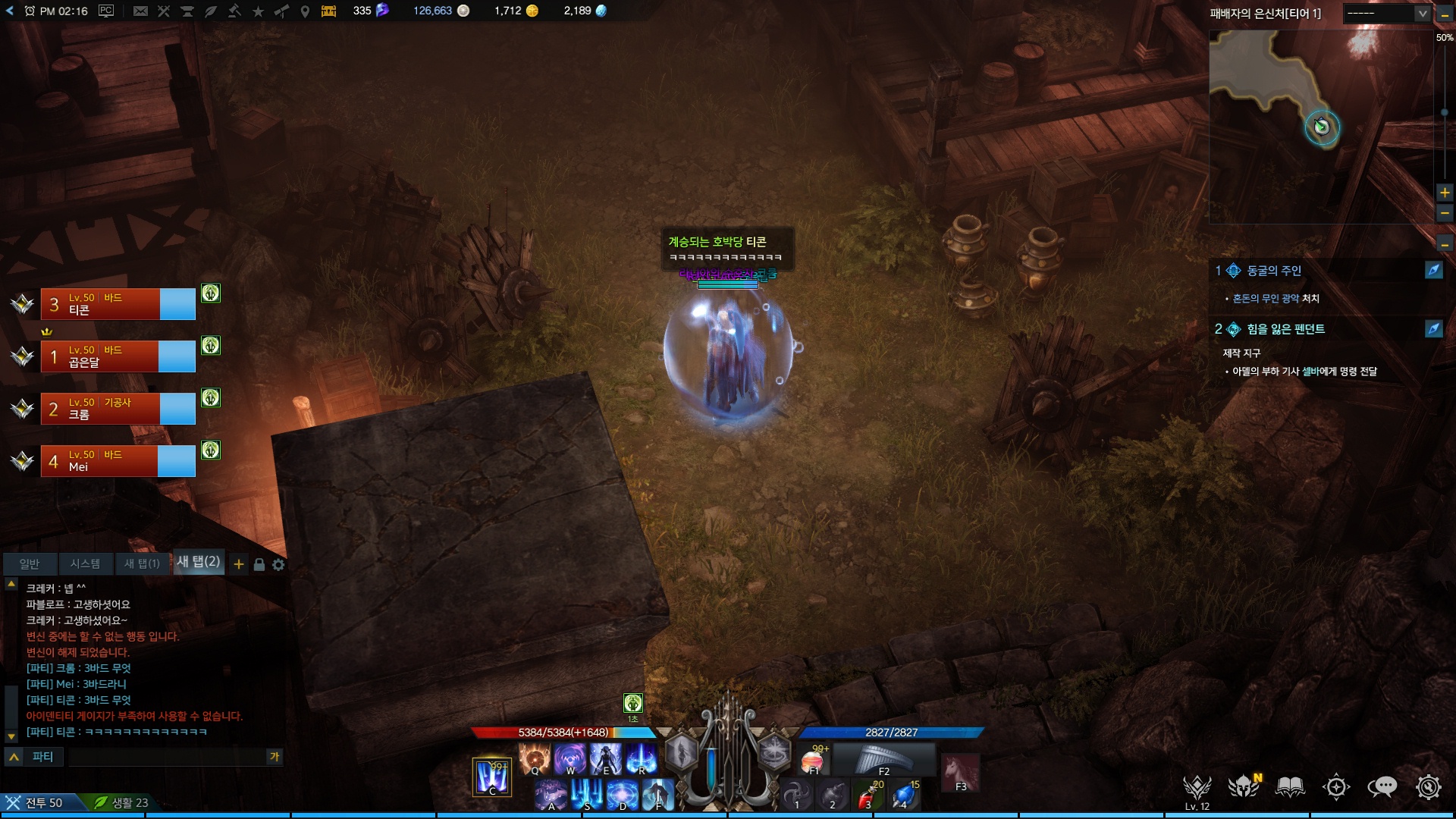Select party member Mei frame
This screenshot has height=819, width=1456.
118,461
